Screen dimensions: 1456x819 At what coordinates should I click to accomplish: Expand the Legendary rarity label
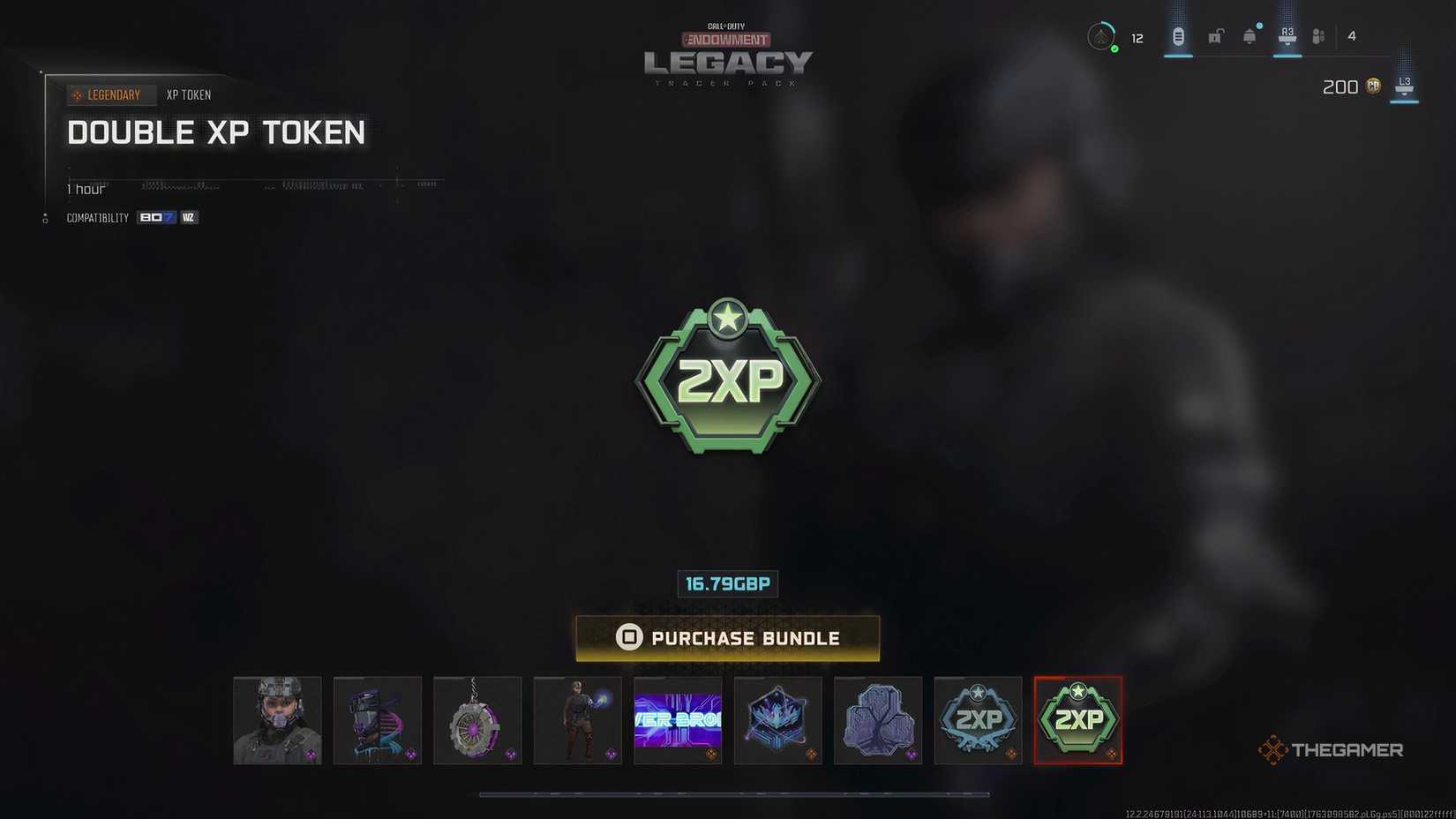(111, 94)
